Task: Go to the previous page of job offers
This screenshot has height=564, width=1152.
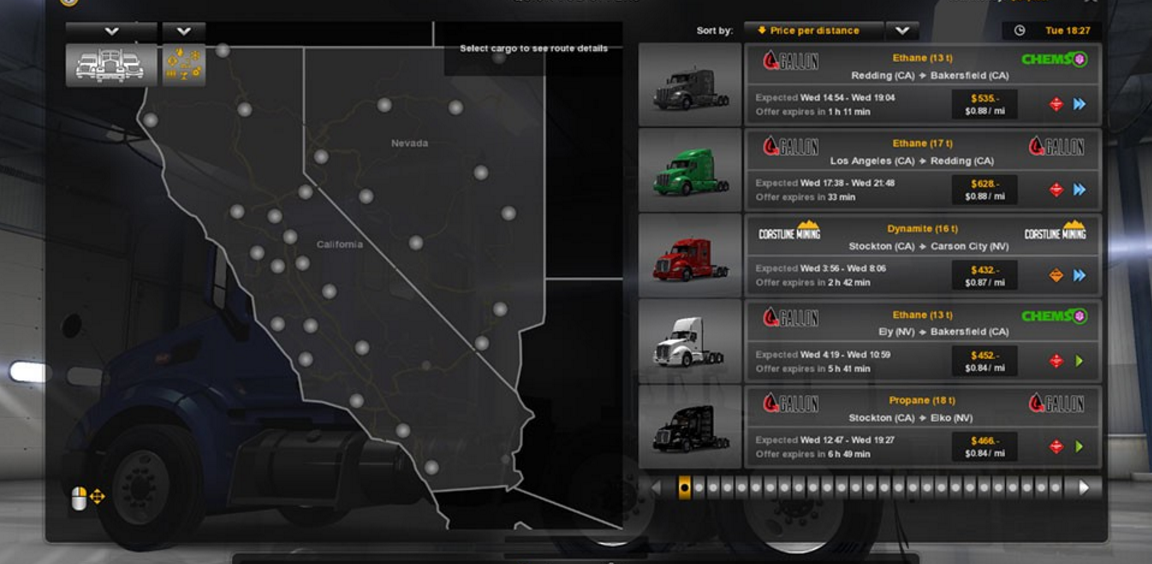Action: point(657,488)
